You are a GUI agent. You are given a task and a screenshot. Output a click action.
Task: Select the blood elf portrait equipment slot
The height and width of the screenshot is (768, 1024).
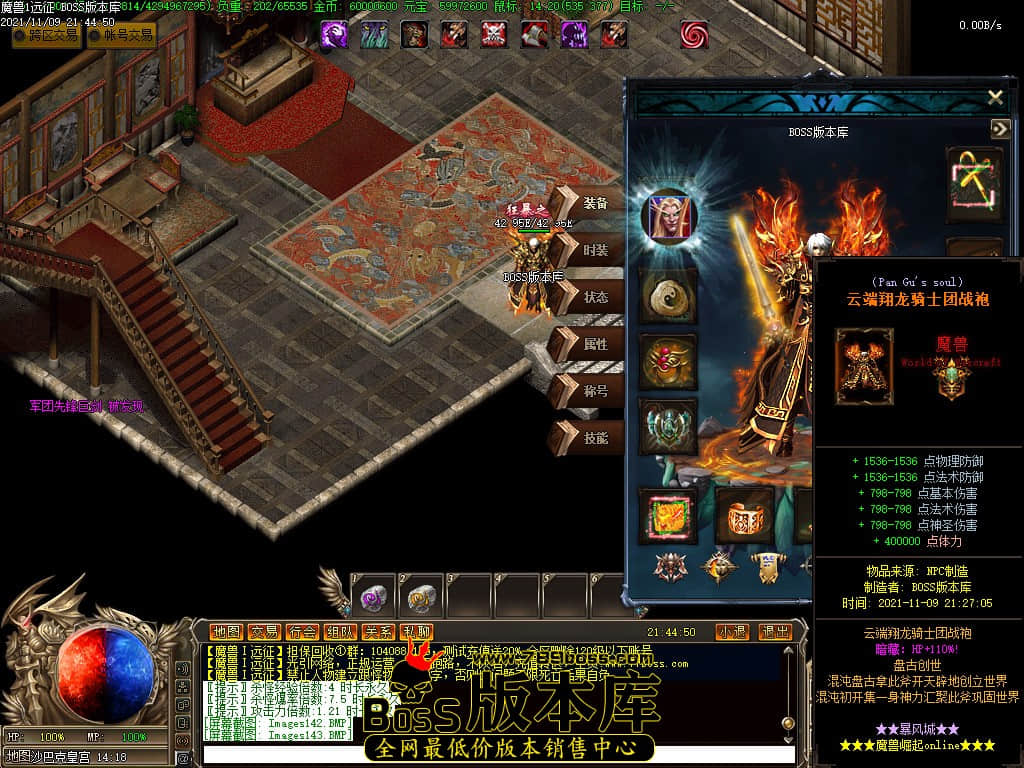667,217
